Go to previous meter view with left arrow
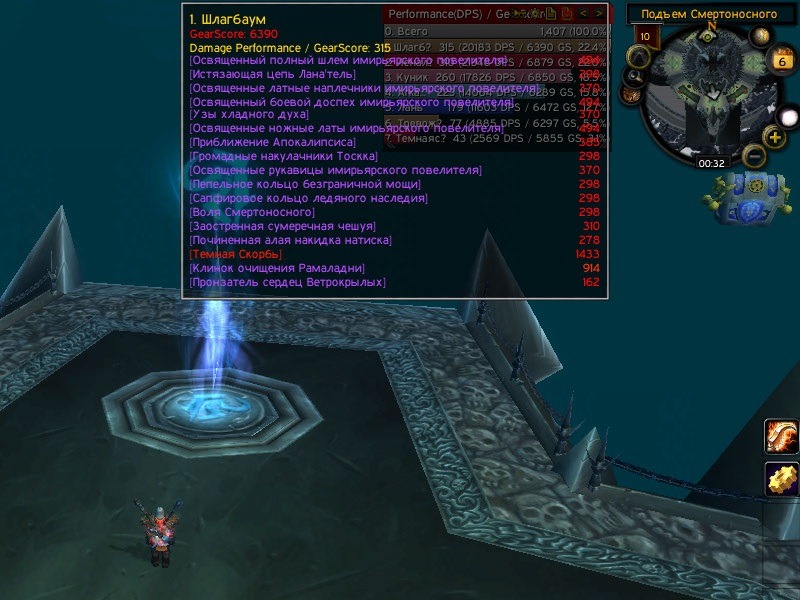 (x=583, y=14)
